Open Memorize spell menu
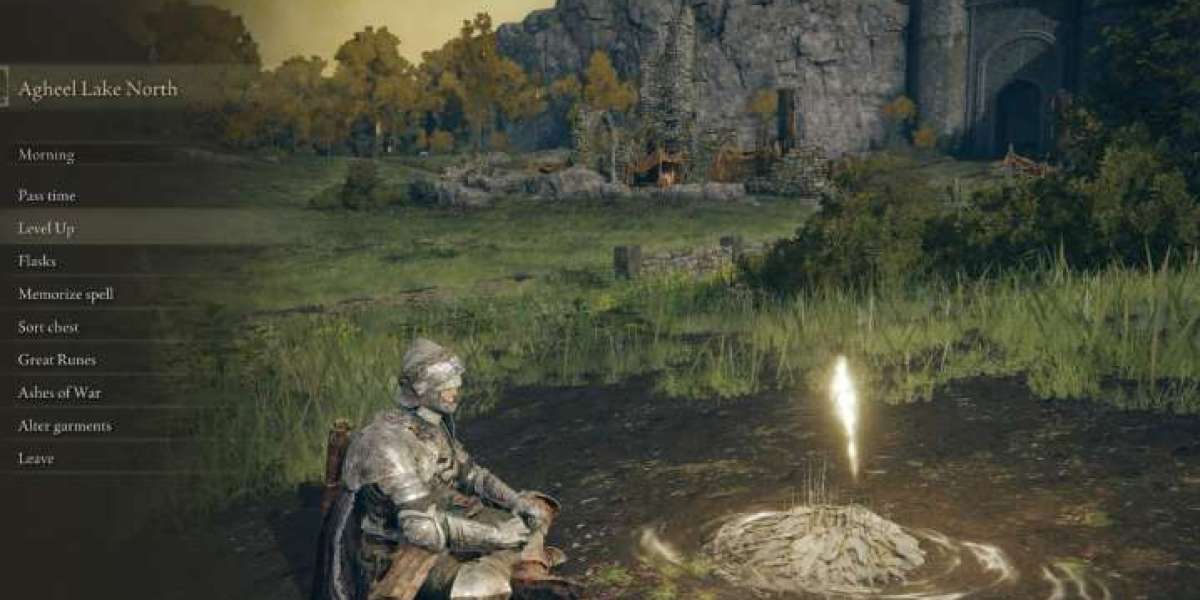1200x600 pixels. tap(65, 294)
